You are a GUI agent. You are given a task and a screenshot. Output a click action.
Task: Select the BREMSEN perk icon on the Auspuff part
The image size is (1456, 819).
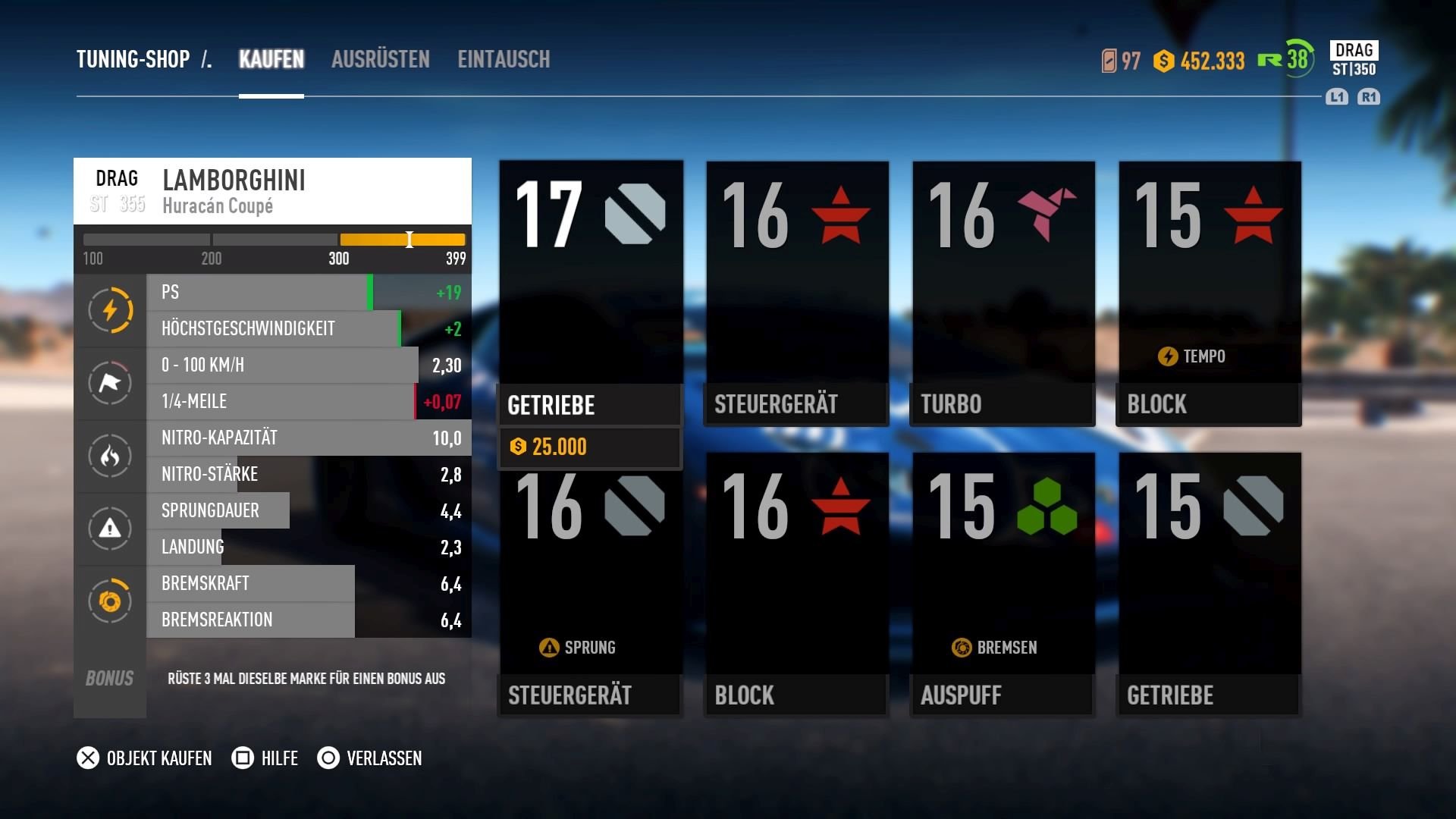tap(964, 647)
